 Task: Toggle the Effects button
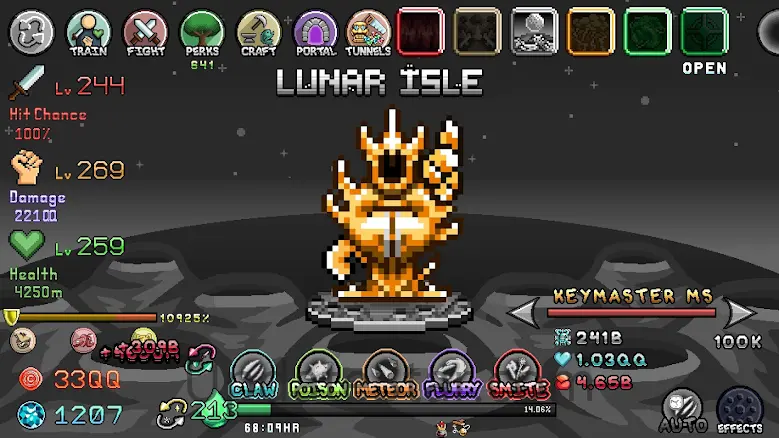pyautogui.click(x=740, y=408)
